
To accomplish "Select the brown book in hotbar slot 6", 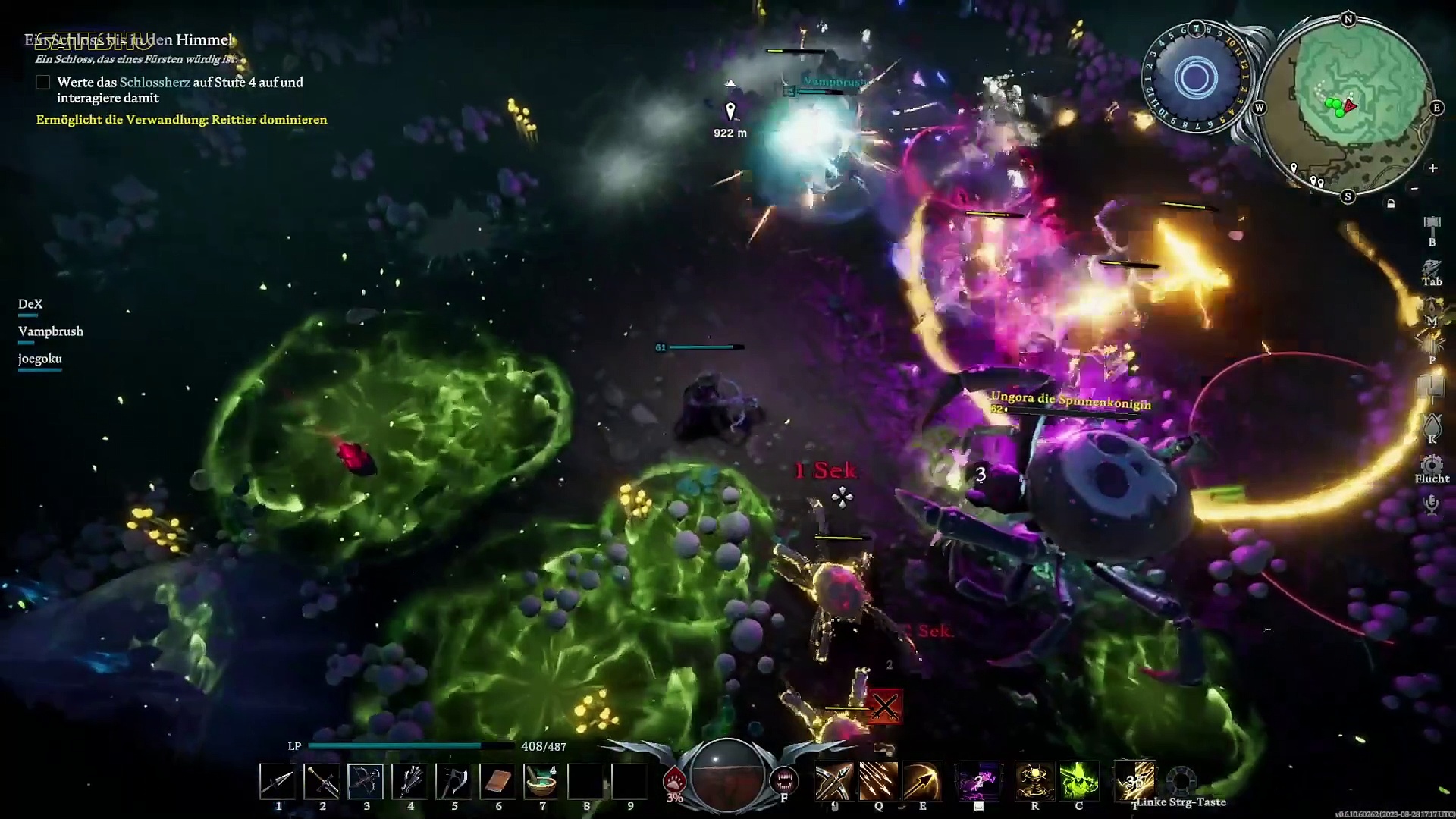I will point(497,781).
